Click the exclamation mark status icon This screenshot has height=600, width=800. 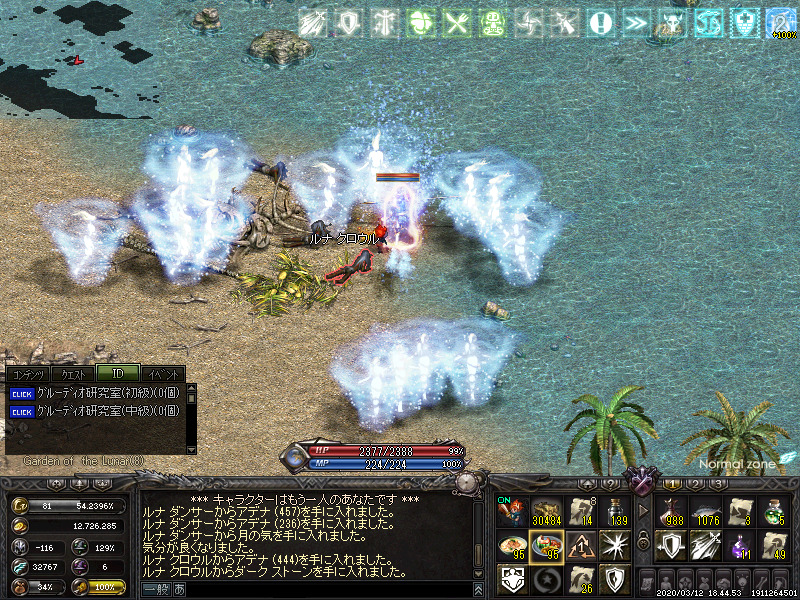(599, 23)
